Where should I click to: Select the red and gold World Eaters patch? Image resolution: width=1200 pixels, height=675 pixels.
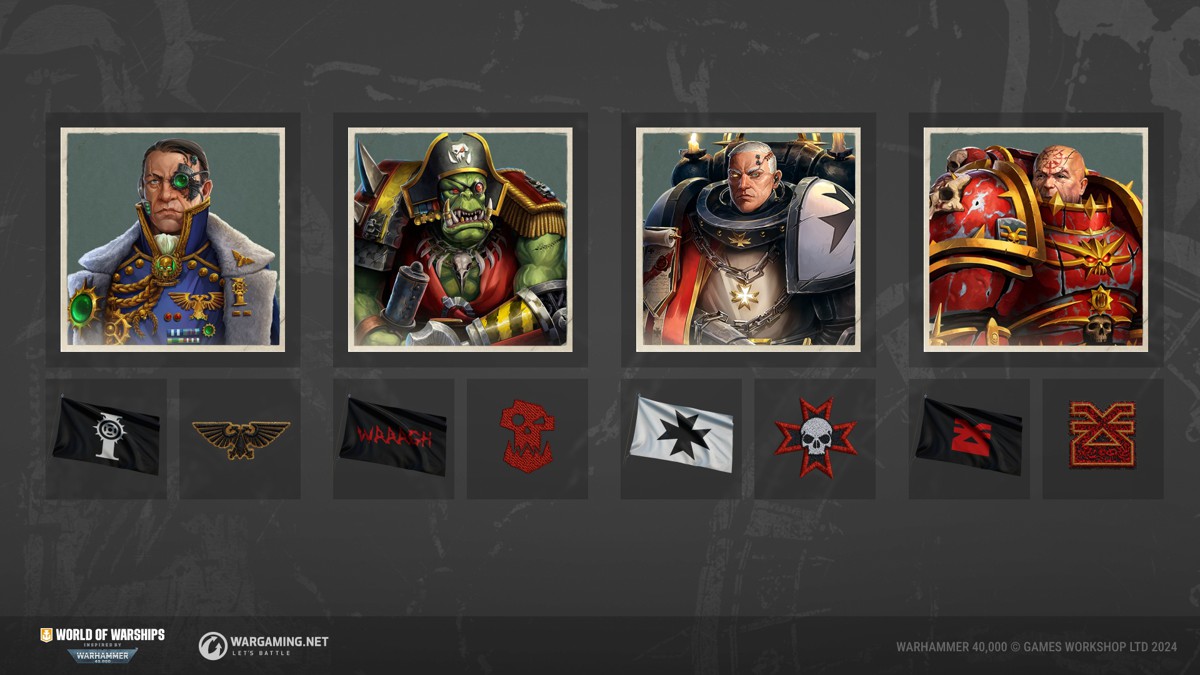click(x=1103, y=437)
